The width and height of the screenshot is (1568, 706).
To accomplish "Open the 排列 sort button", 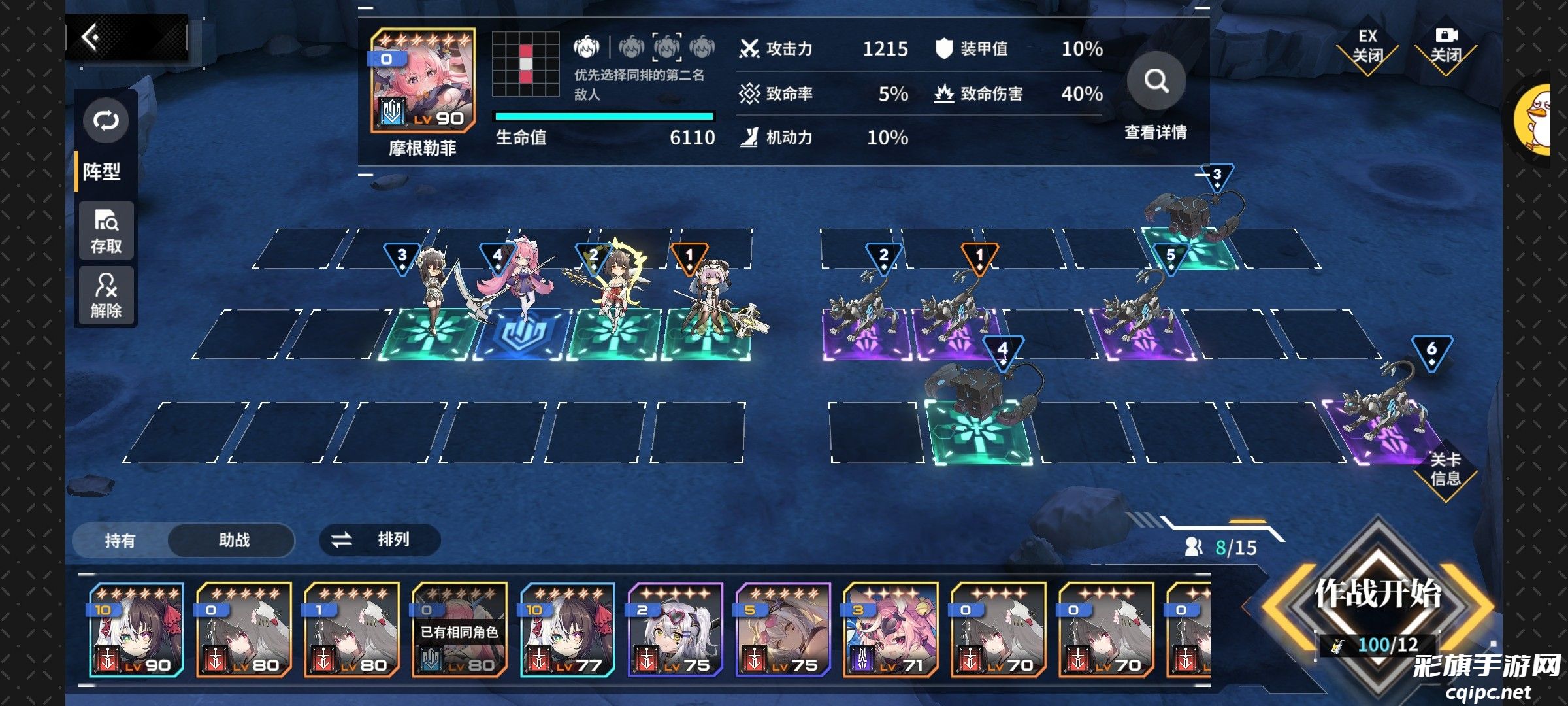I will point(380,540).
